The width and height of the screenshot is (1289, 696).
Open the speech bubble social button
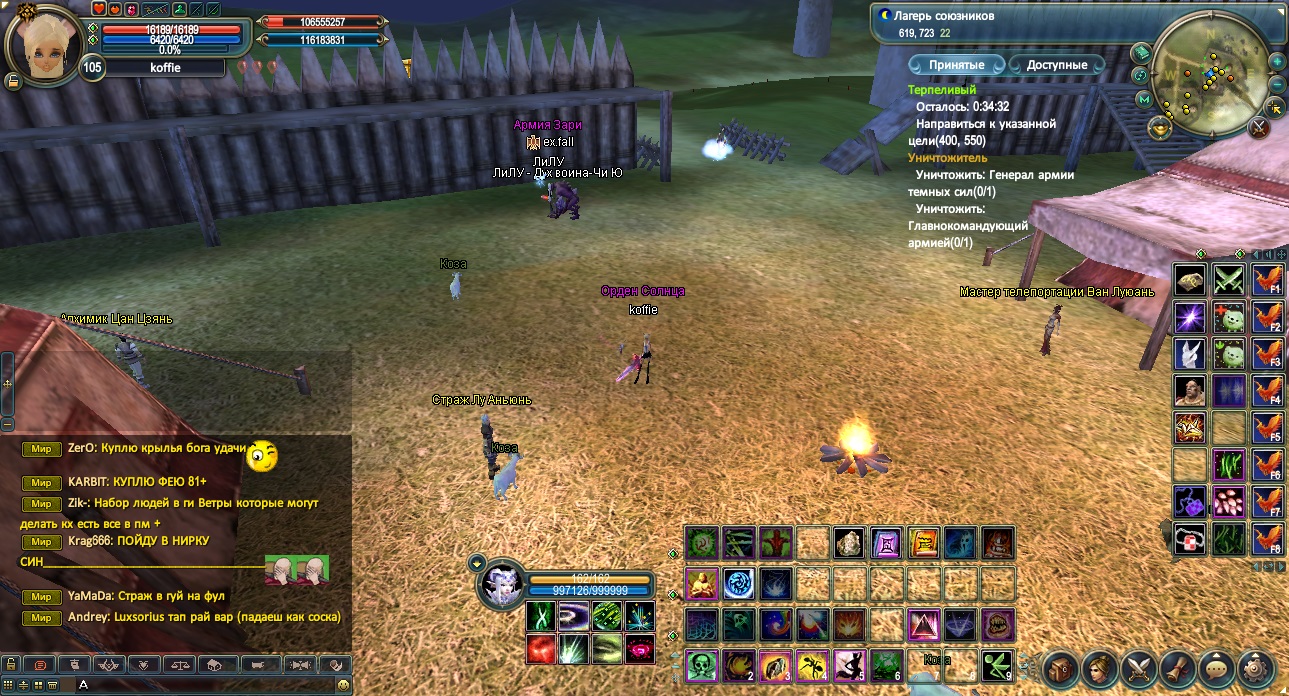1217,669
